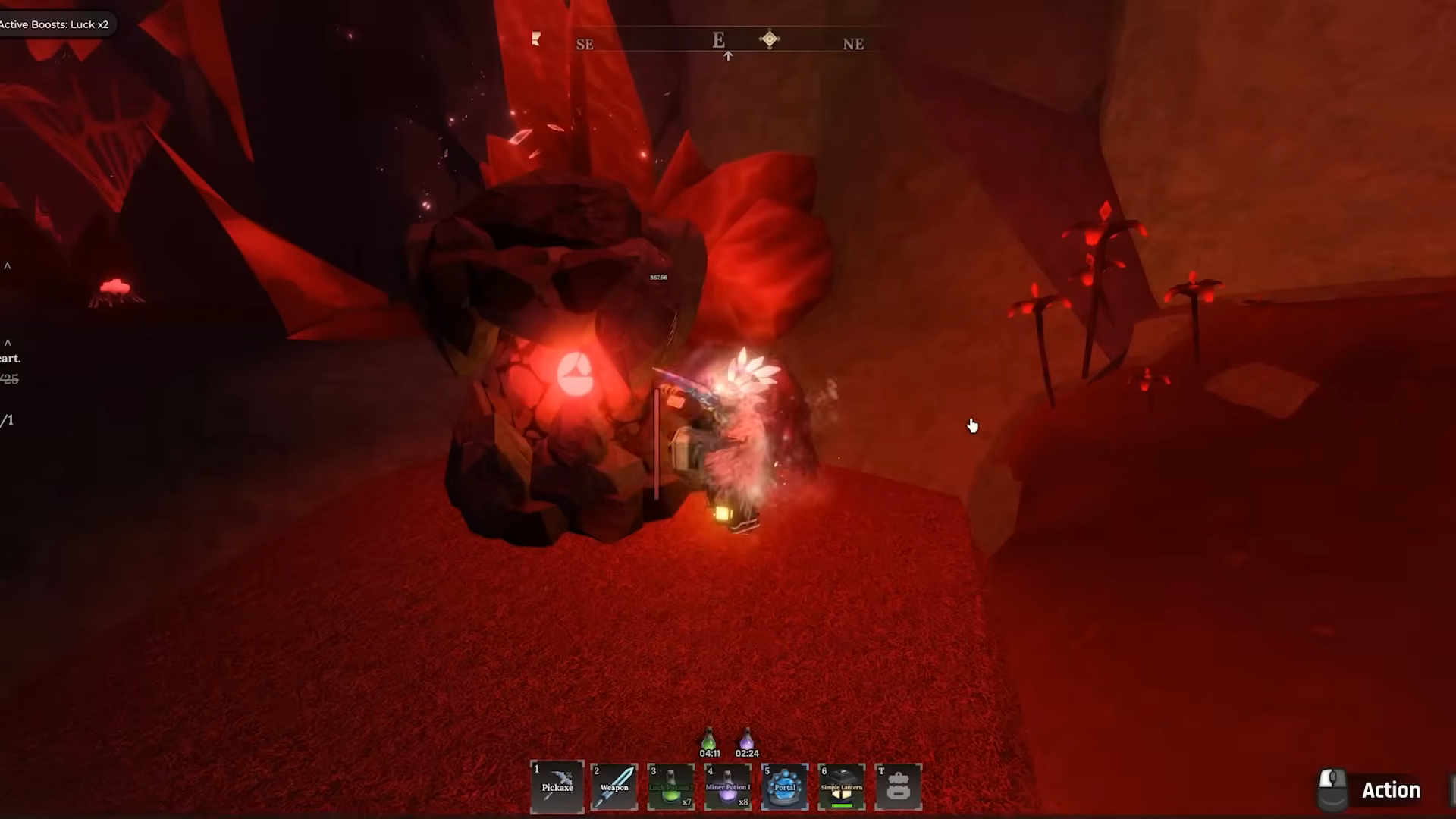Toggle the Active Boosts: Luck x2 badge
The width and height of the screenshot is (1456, 819).
[56, 24]
